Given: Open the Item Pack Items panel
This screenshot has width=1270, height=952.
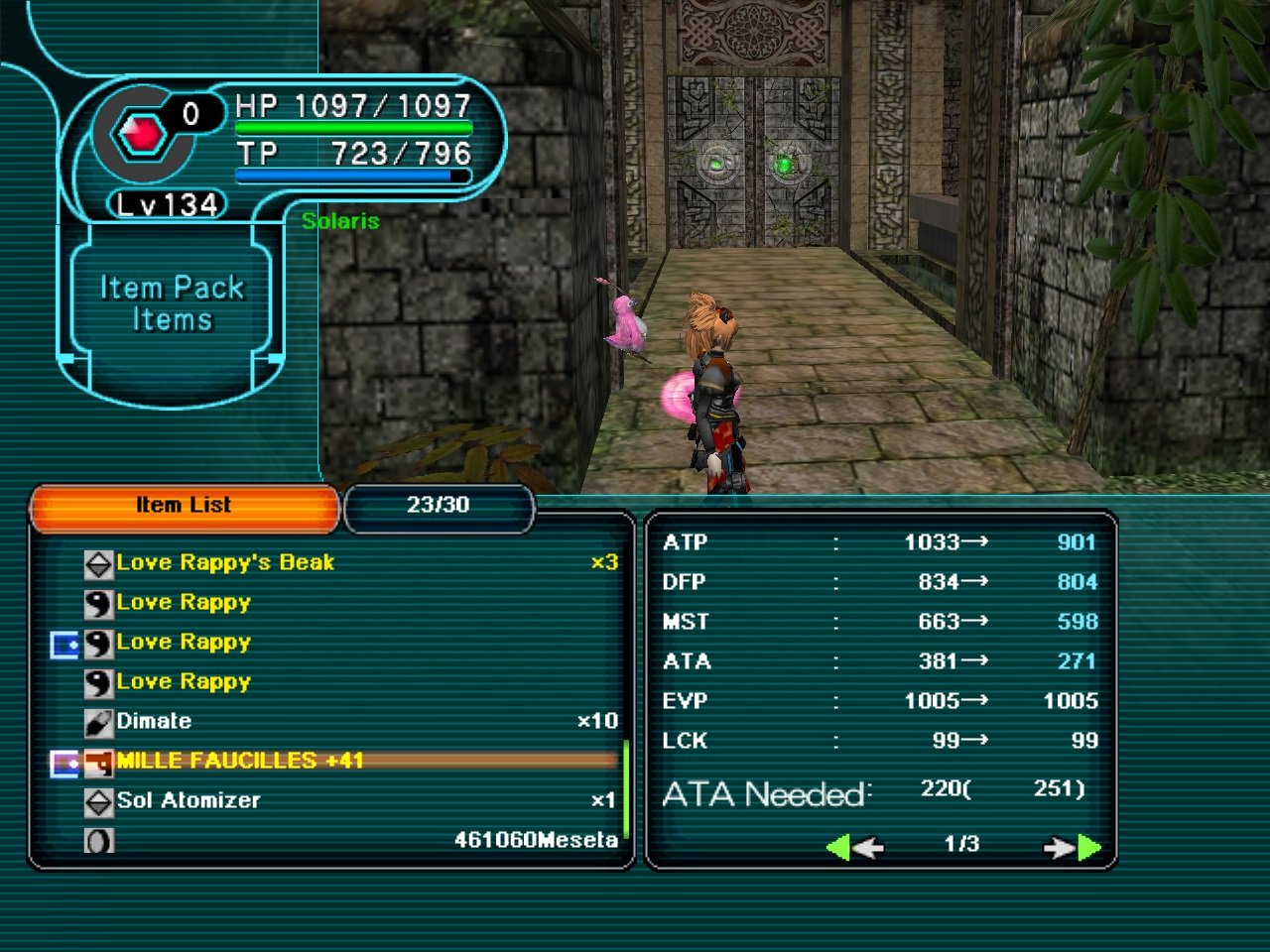Looking at the screenshot, I should pyautogui.click(x=172, y=304).
